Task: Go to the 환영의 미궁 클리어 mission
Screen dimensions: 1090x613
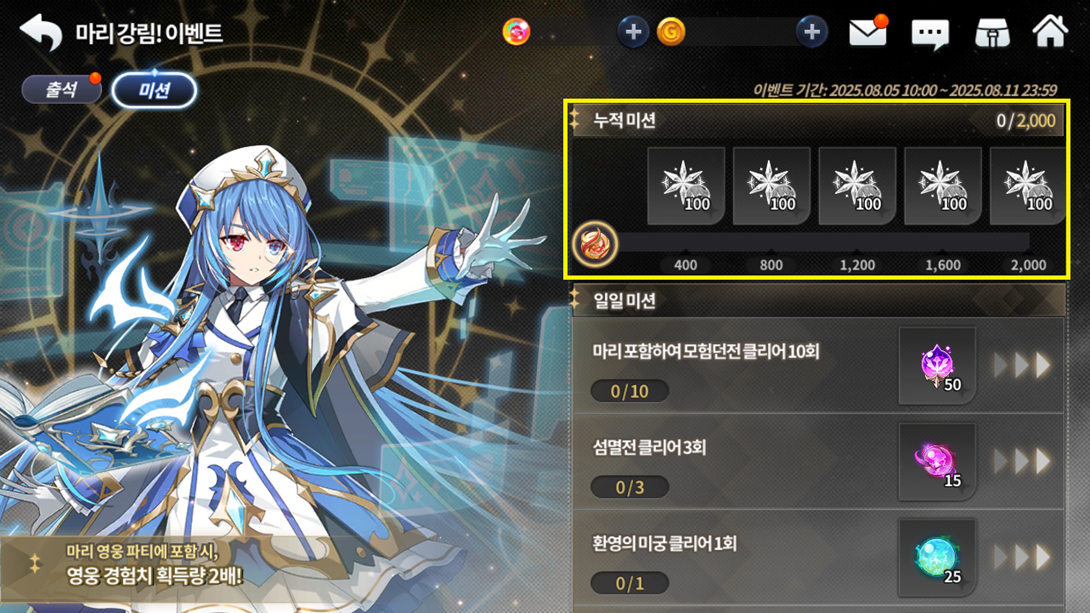Action: [1023, 557]
